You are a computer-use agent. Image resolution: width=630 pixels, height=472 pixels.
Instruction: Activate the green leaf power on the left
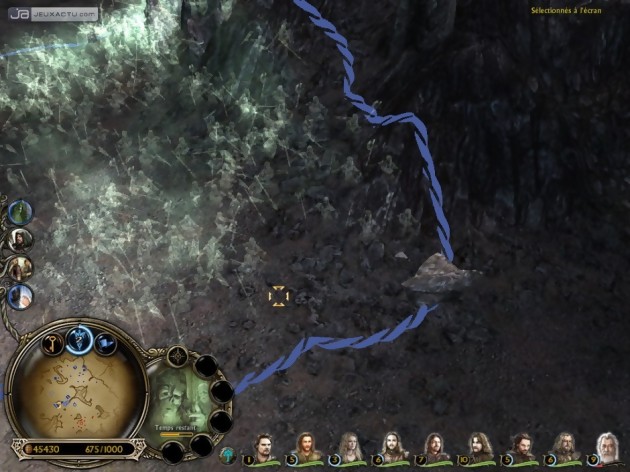[20, 212]
